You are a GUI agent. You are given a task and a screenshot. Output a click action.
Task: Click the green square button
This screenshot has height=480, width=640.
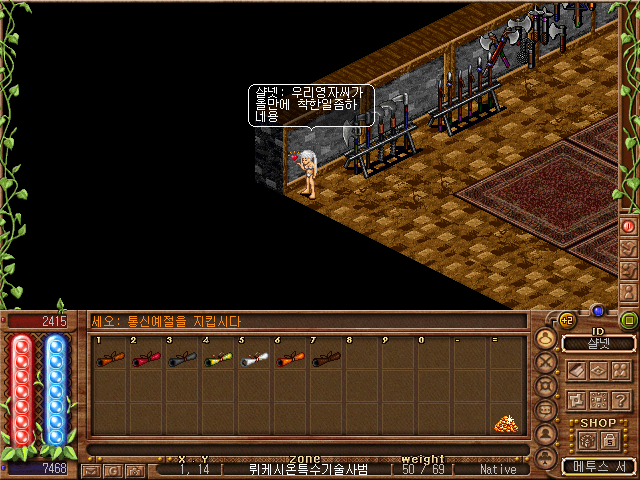[629, 321]
